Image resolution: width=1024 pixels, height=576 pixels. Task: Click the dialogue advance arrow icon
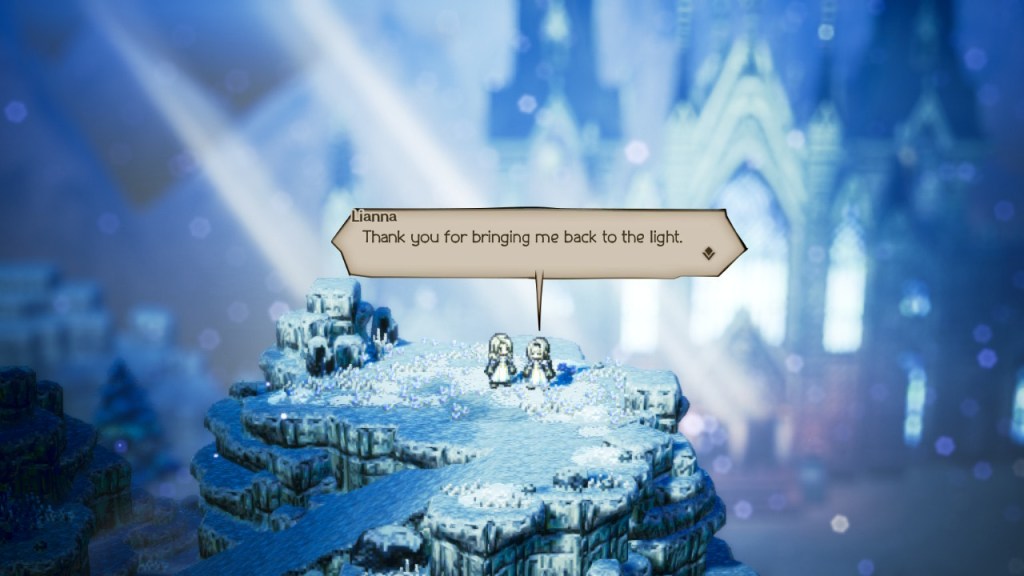tap(708, 254)
